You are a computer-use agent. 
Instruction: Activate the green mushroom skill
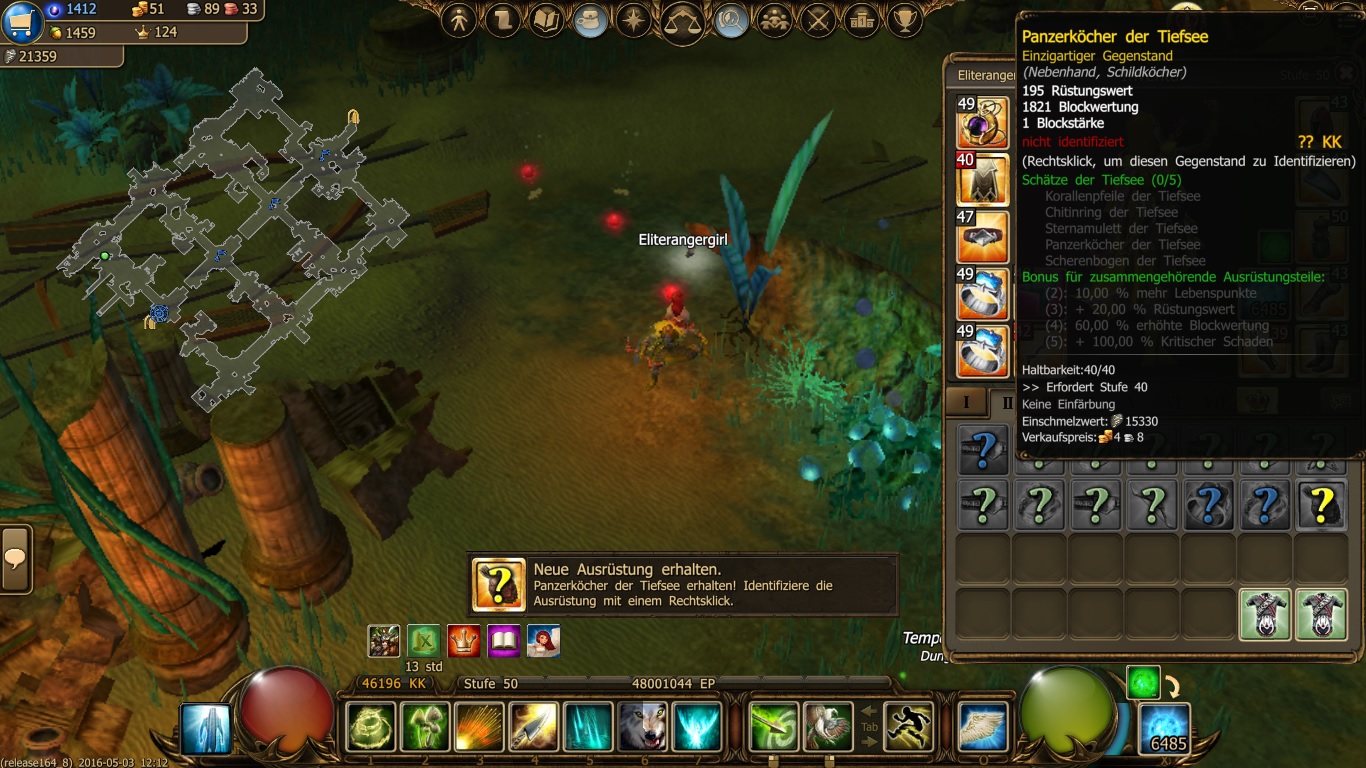coord(425,727)
